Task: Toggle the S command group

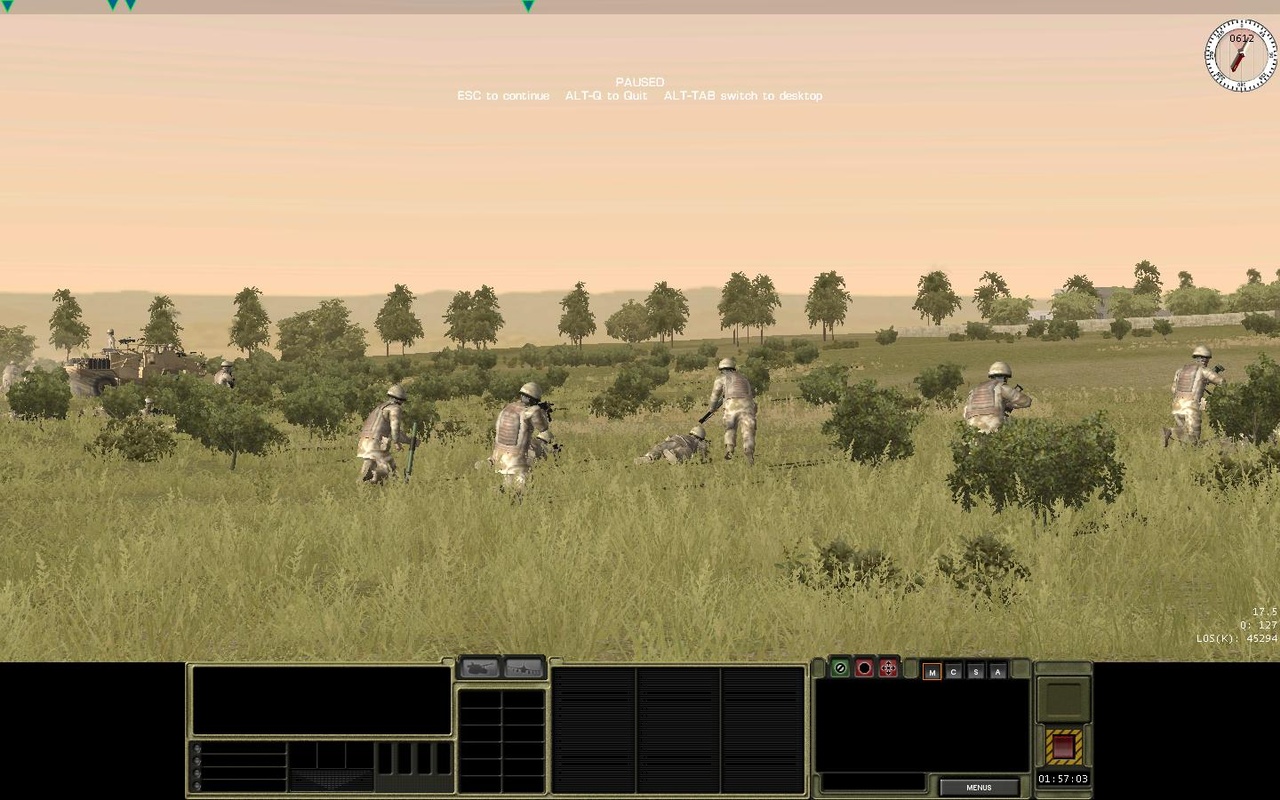Action: tap(977, 671)
